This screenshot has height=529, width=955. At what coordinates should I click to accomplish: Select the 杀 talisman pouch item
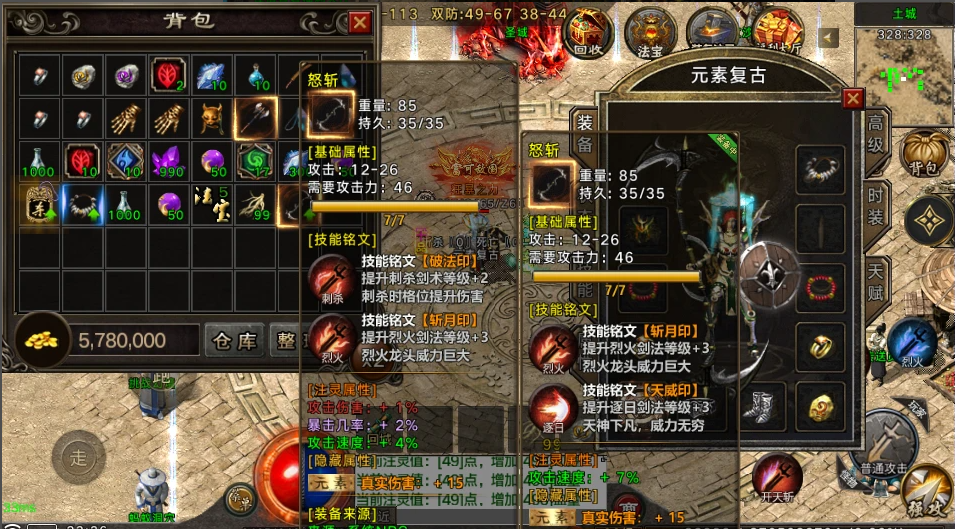pos(37,203)
